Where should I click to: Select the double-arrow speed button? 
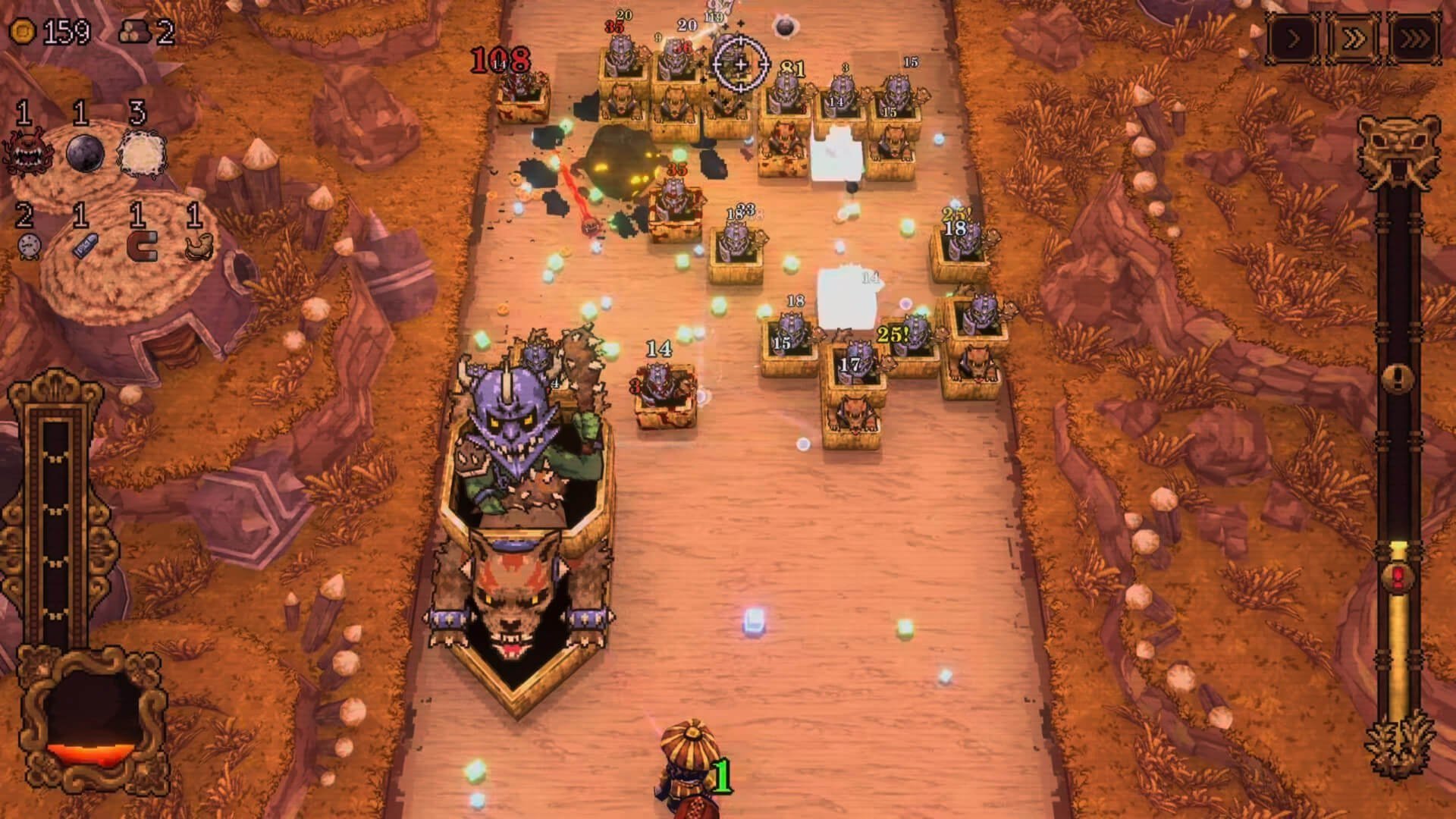pos(1354,38)
